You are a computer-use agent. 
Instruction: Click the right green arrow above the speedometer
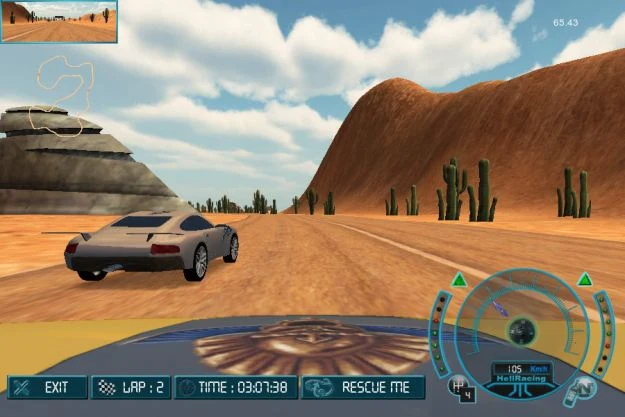click(x=584, y=279)
